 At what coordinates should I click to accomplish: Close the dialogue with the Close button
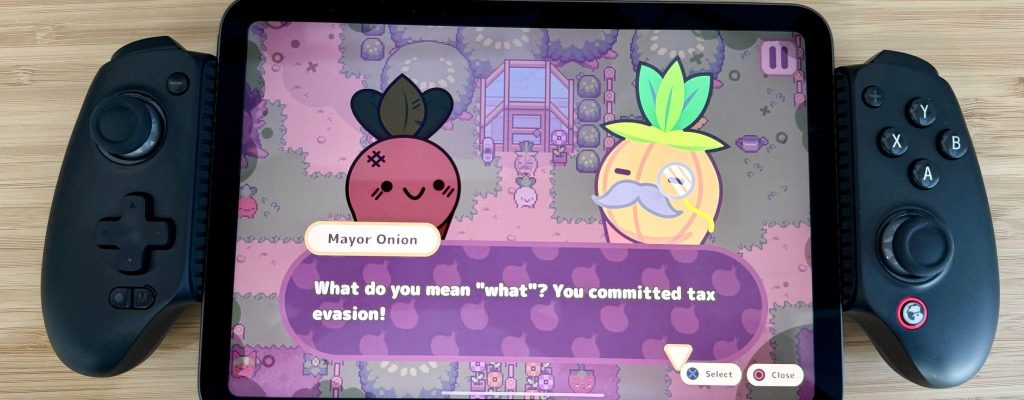tap(774, 375)
